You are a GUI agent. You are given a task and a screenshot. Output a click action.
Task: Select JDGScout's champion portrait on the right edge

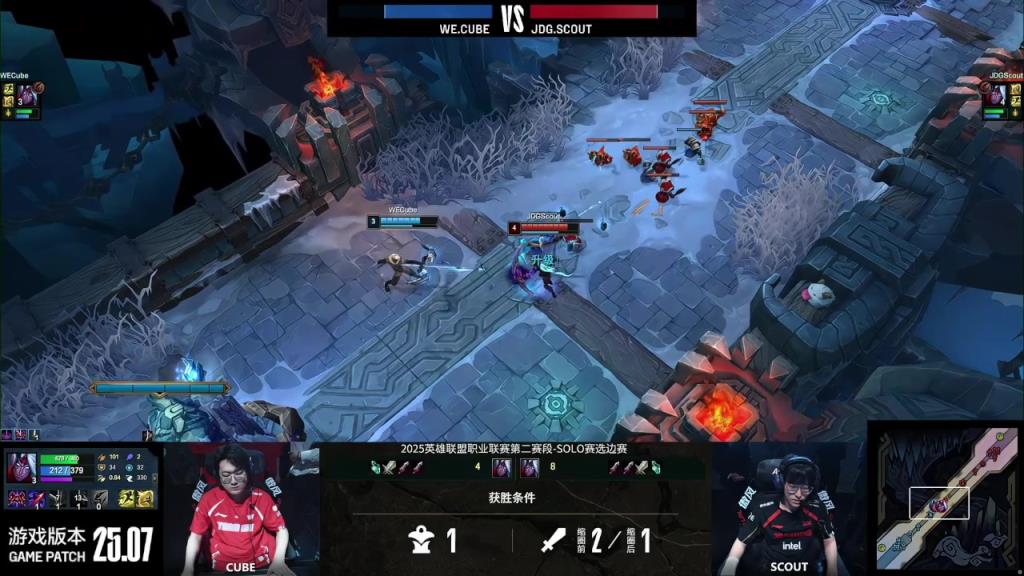click(995, 96)
